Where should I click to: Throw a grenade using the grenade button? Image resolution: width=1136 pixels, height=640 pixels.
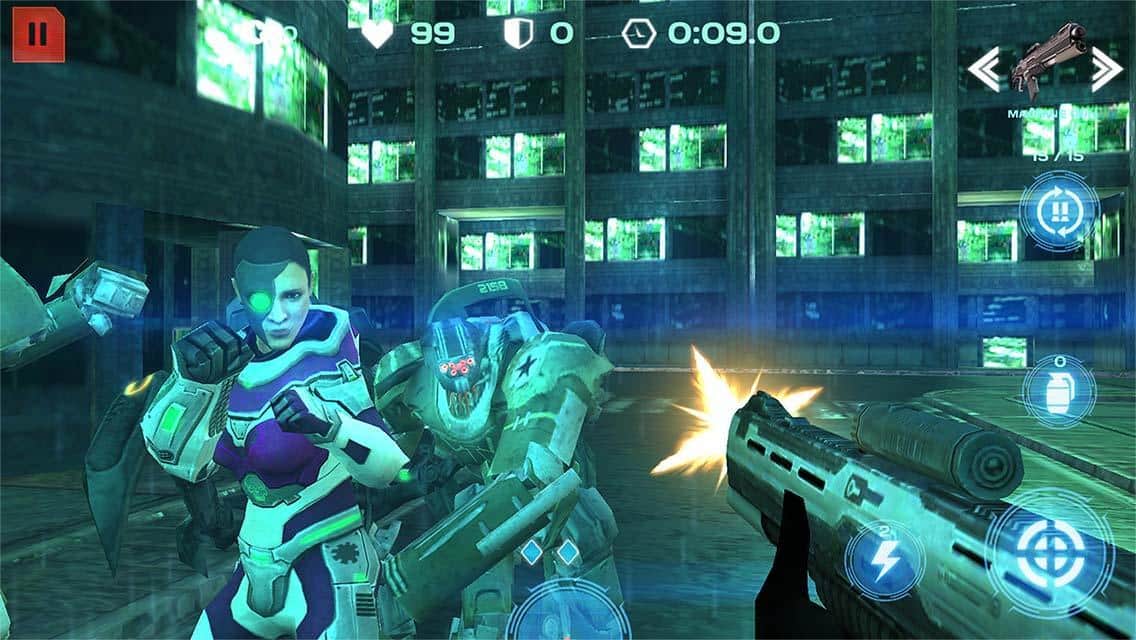(x=1059, y=391)
